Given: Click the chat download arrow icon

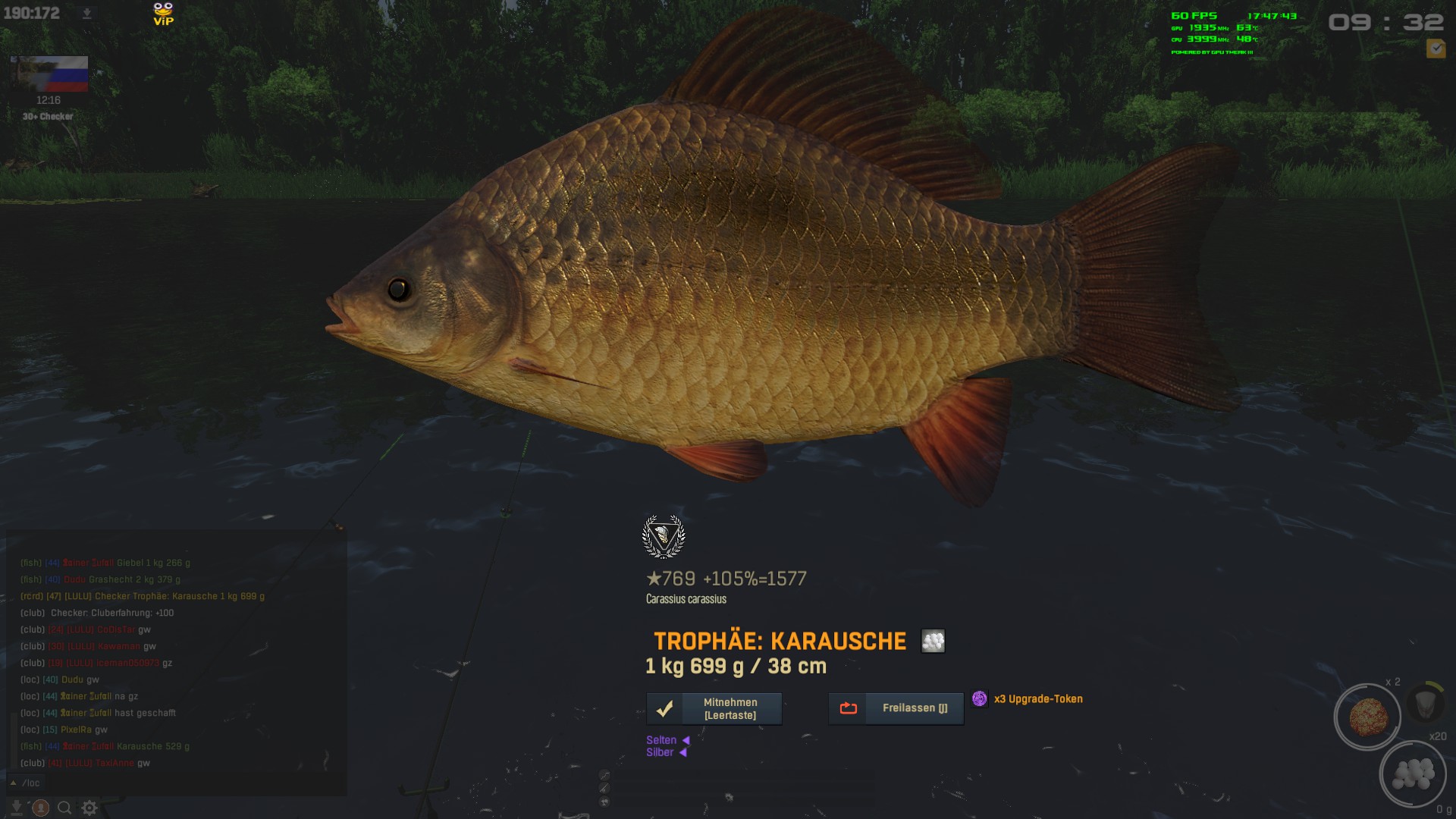Looking at the screenshot, I should (17, 808).
